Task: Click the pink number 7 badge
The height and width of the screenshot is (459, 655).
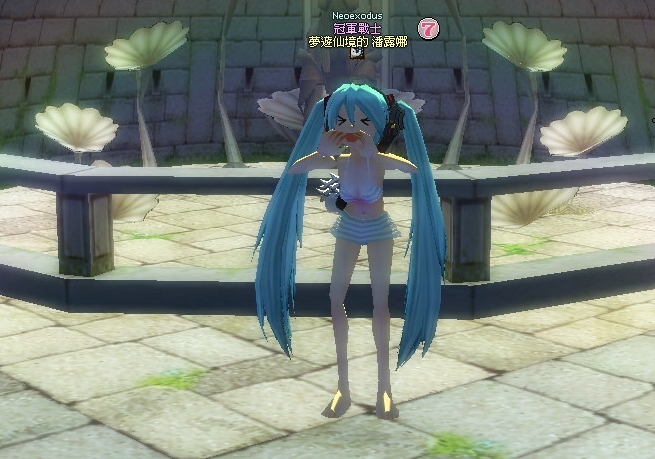Action: coord(428,29)
